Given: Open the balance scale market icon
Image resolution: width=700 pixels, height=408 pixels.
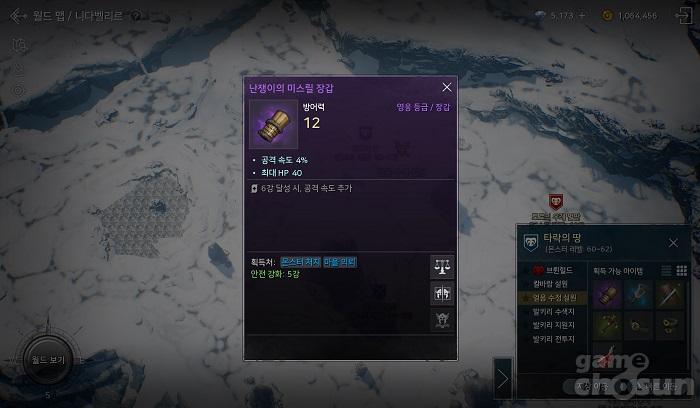Looking at the screenshot, I should 441,267.
